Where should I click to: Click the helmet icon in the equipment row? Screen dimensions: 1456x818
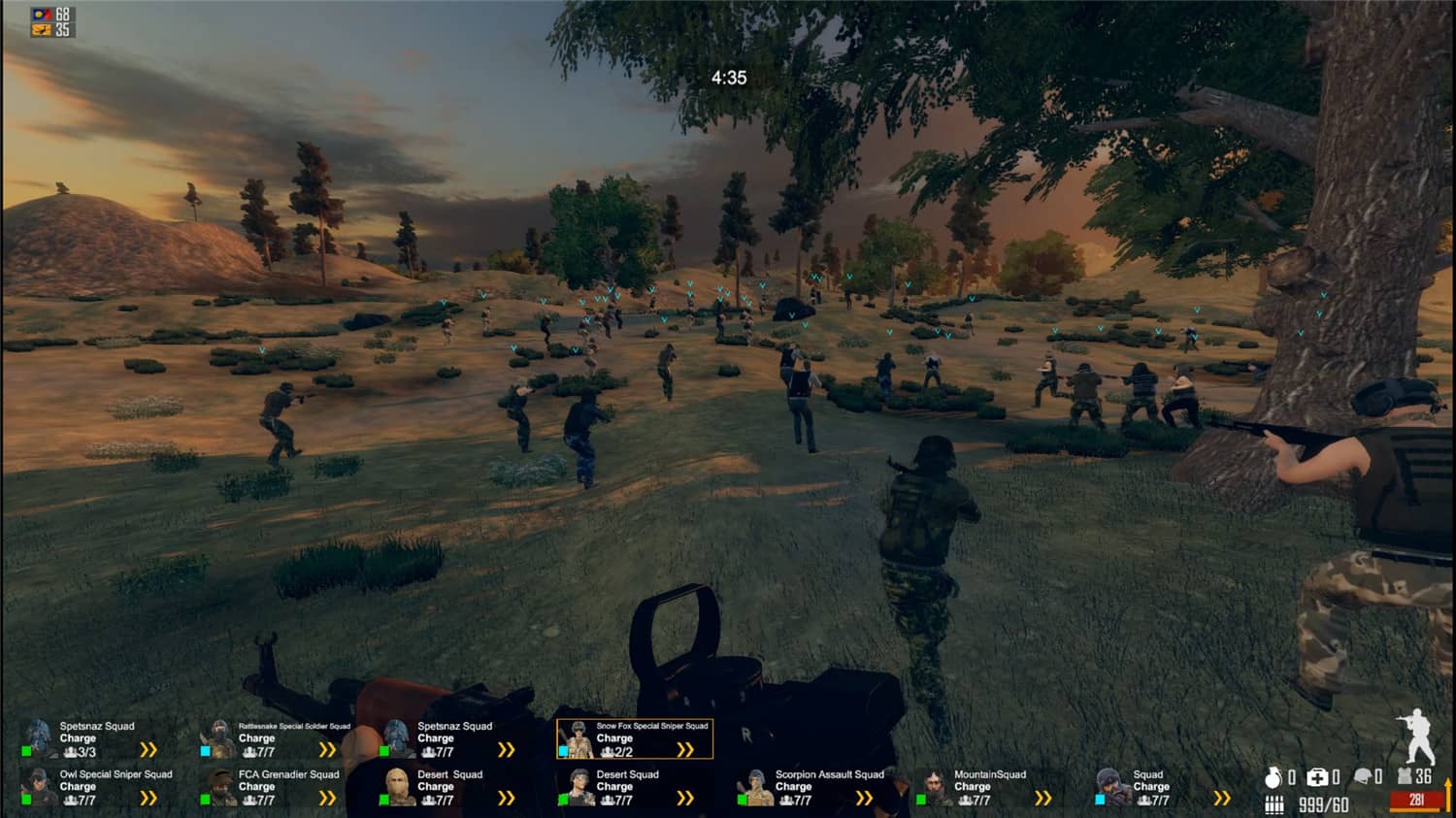[1362, 775]
